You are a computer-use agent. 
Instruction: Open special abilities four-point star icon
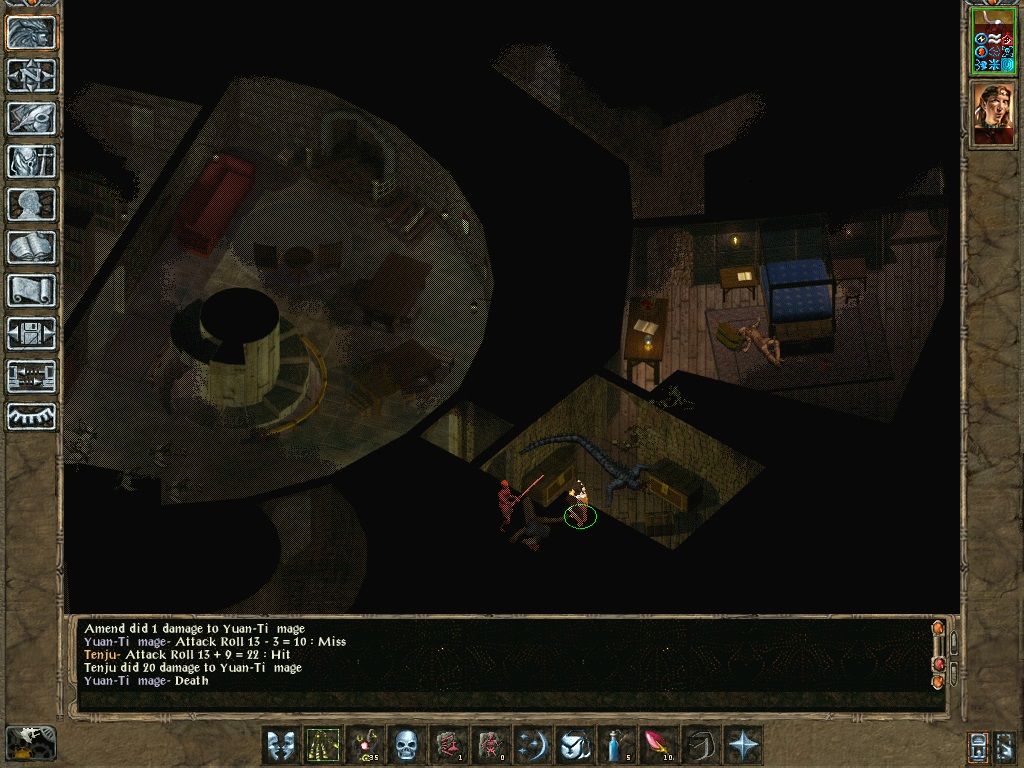coord(742,746)
